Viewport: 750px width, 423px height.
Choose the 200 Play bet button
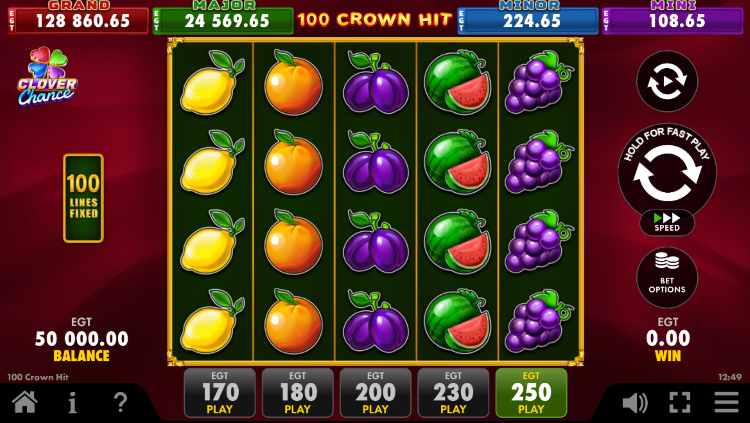[x=375, y=392]
